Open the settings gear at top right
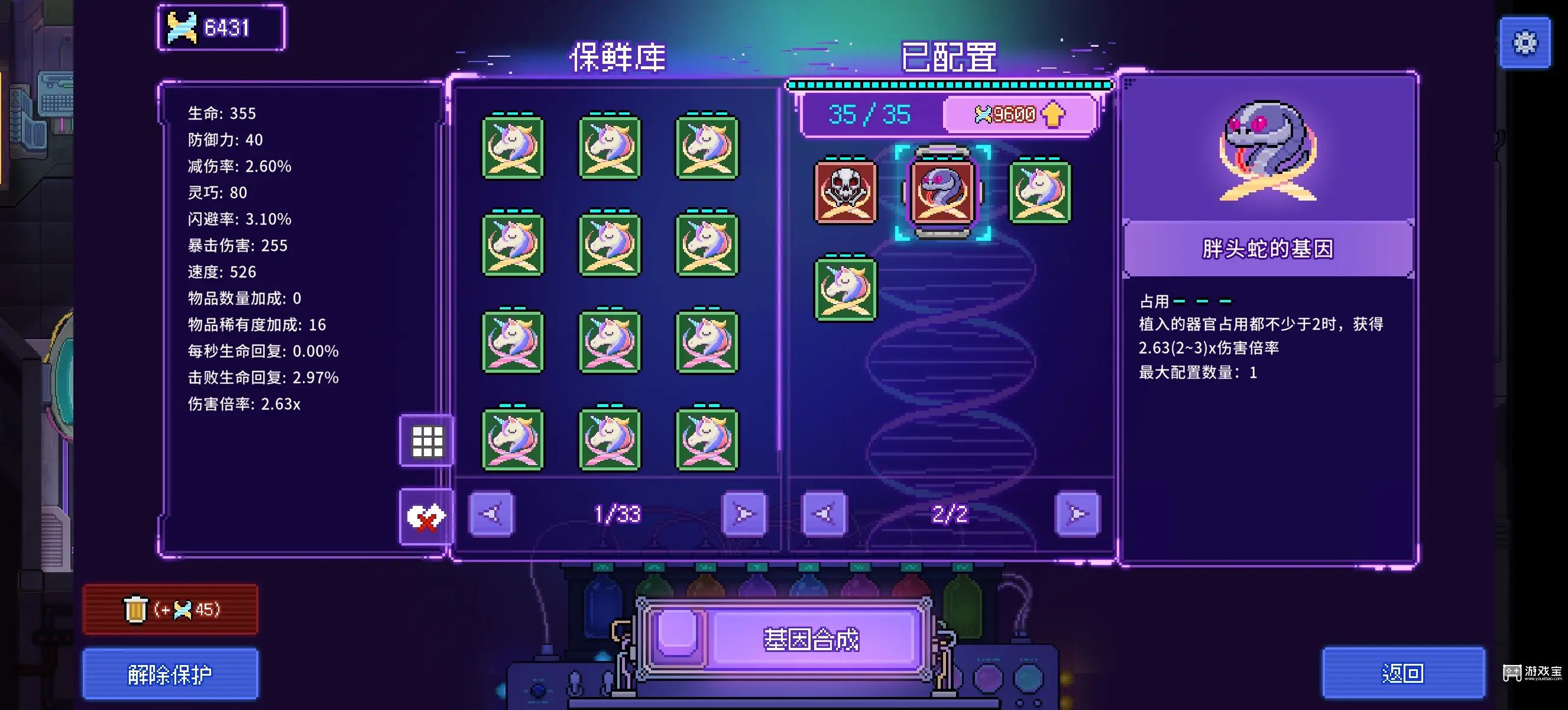Viewport: 1568px width, 710px height. click(x=1525, y=43)
